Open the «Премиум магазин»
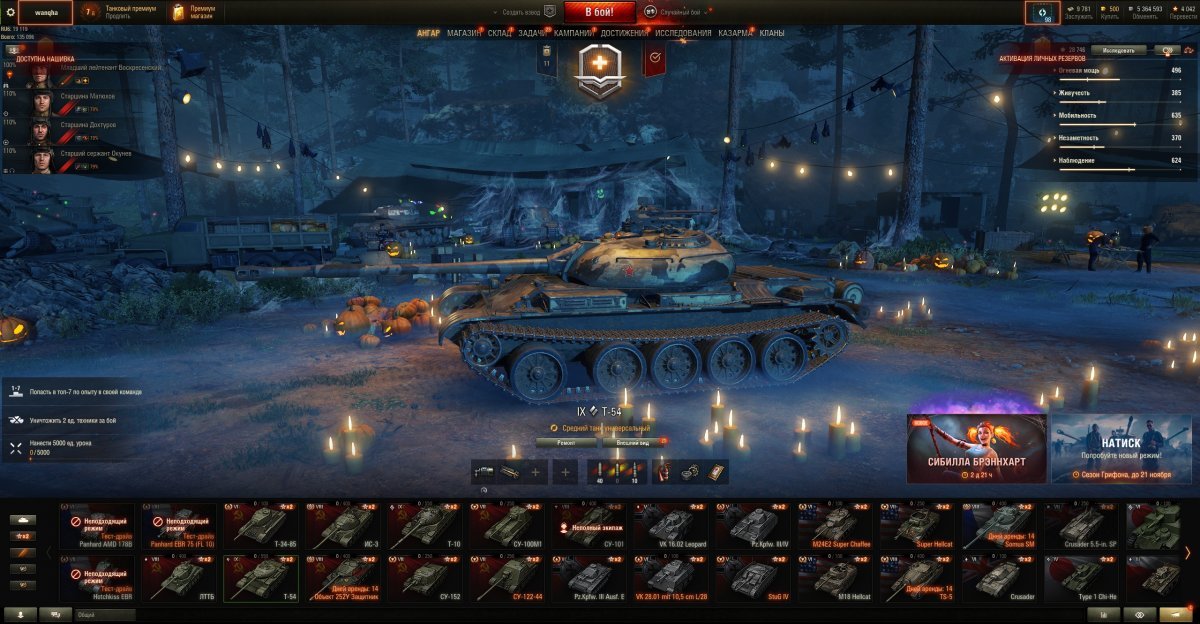Viewport: 1200px width, 624px height. click(194, 12)
